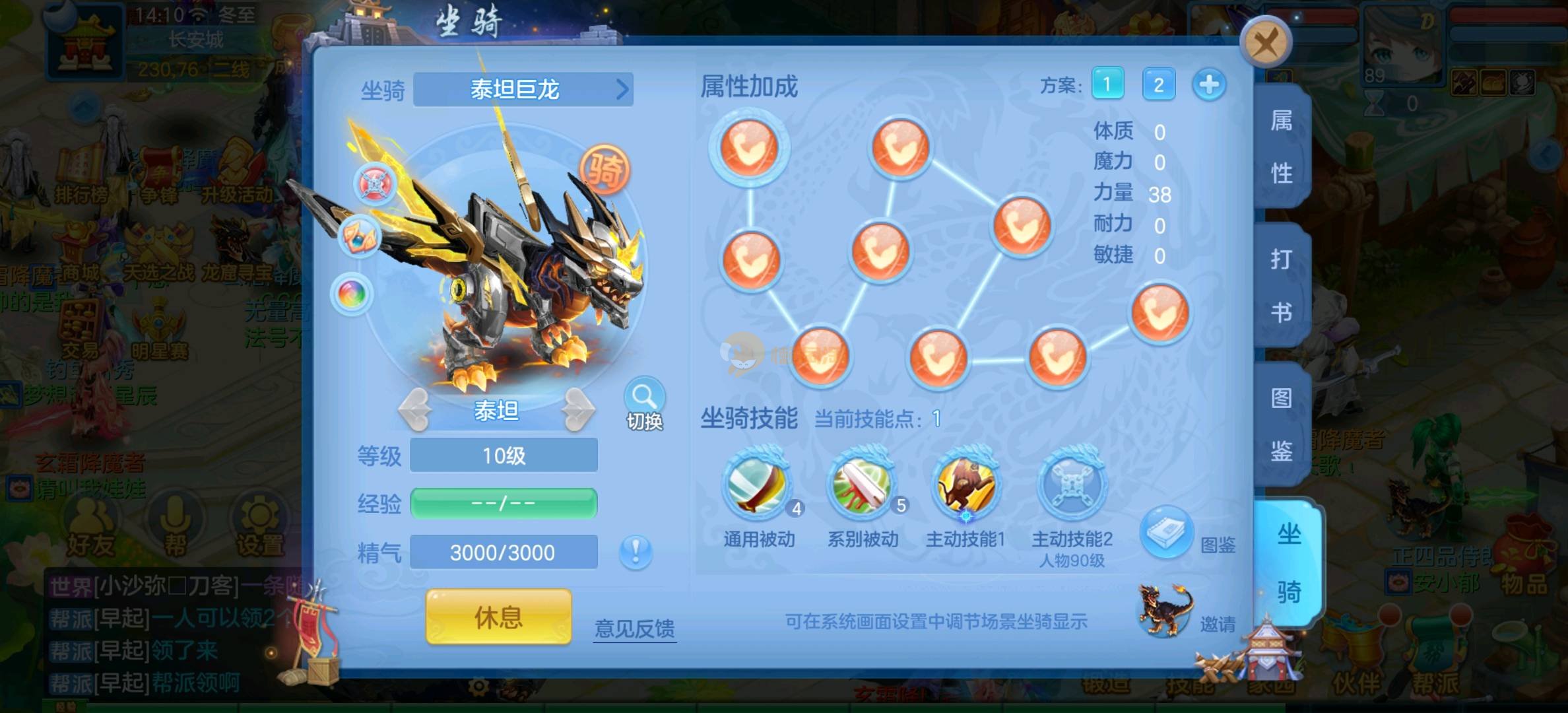
Task: Show the 精气 info exclamation tip
Action: (x=636, y=551)
